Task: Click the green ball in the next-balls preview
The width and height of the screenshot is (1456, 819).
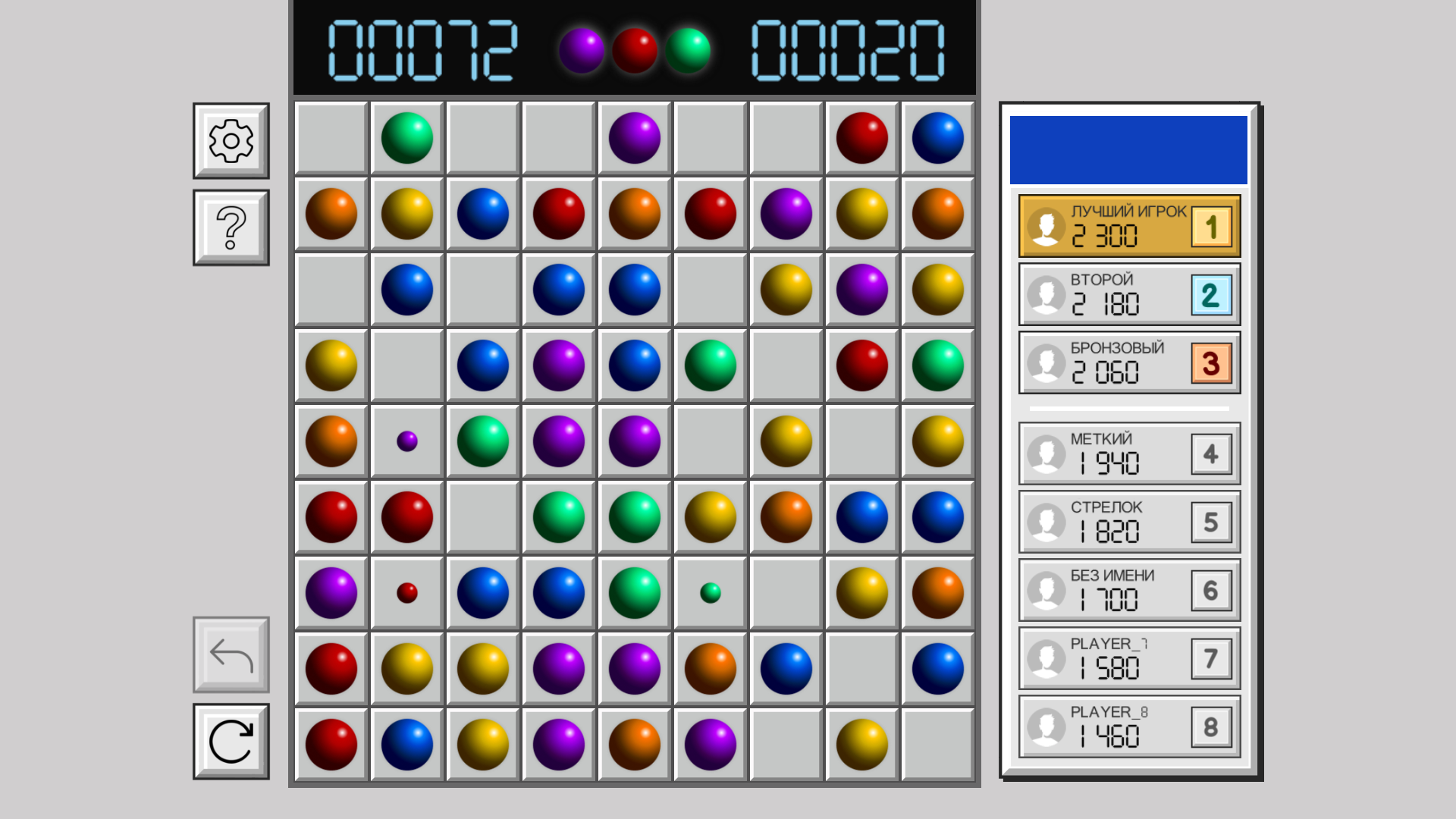Action: tap(687, 52)
